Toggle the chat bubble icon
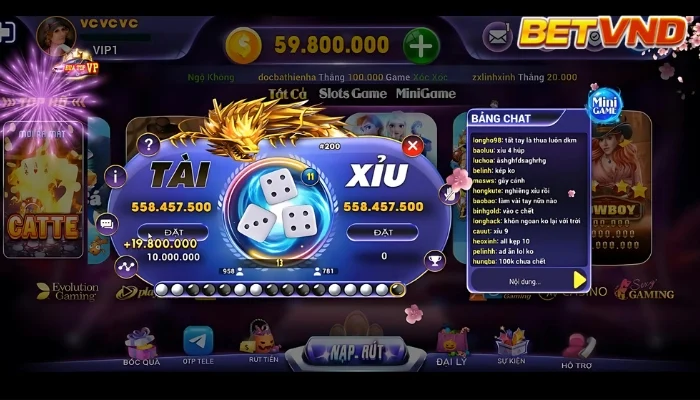Viewport: 700px width, 400px height. pos(107,222)
